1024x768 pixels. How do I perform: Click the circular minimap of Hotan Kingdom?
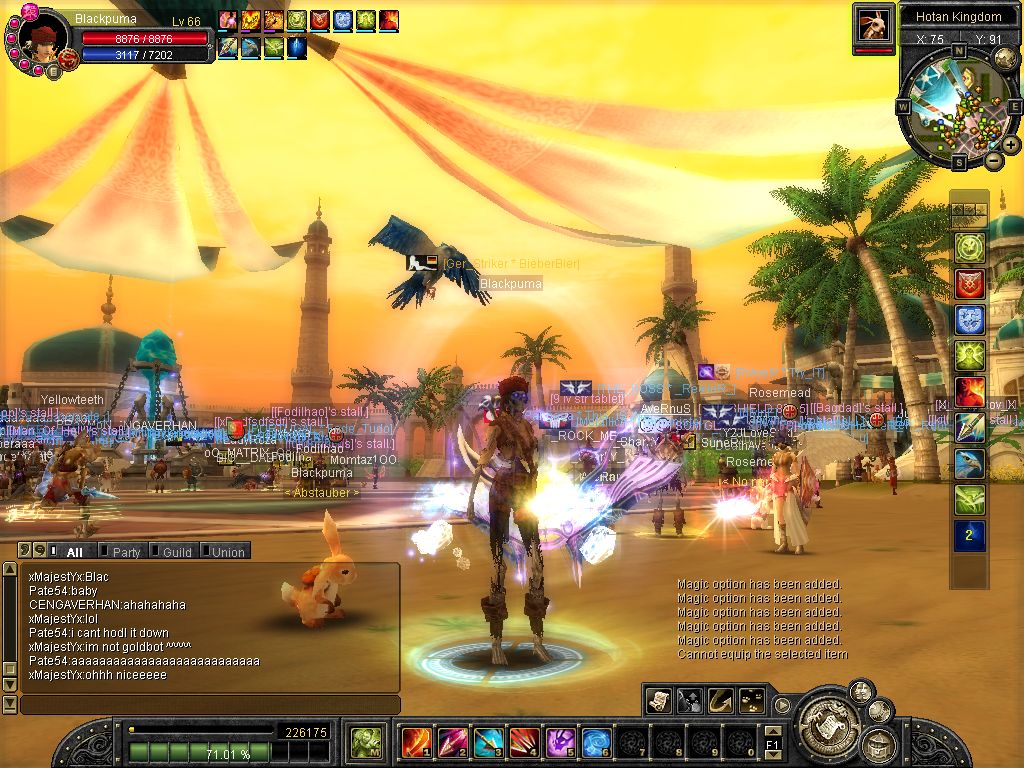[x=958, y=104]
